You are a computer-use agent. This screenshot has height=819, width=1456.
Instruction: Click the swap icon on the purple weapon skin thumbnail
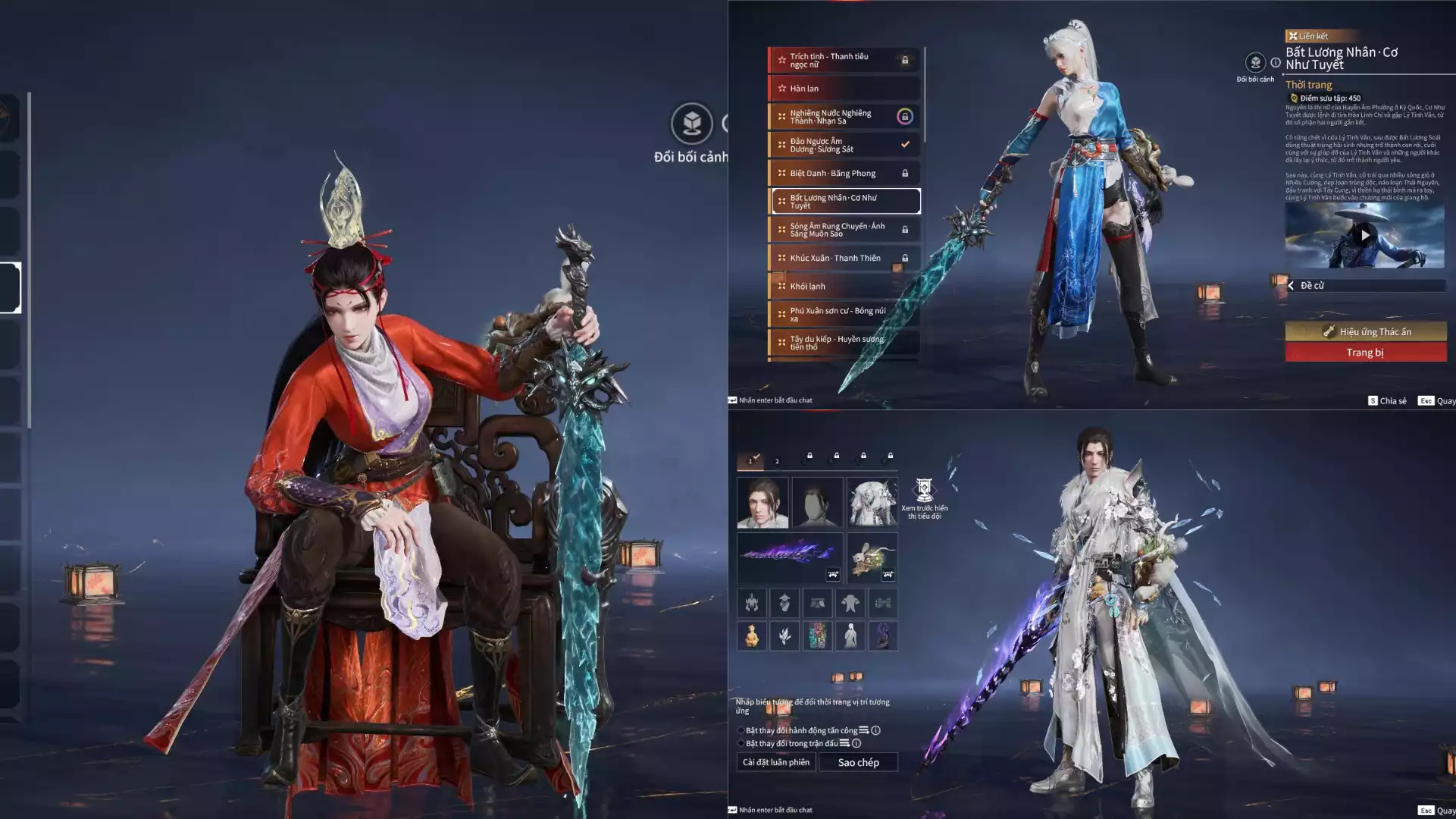coord(831,573)
